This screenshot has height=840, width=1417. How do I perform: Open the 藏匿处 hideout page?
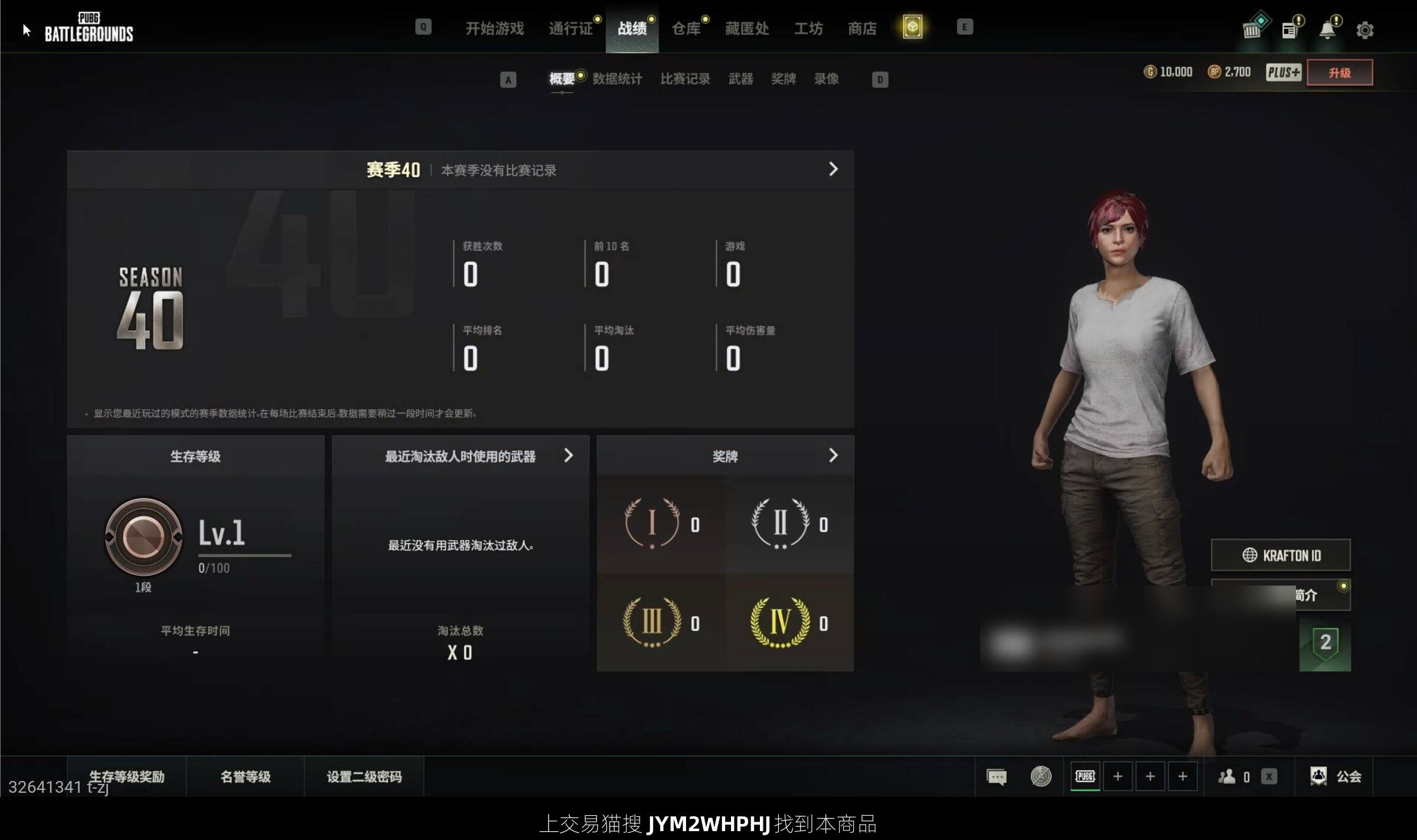747,28
